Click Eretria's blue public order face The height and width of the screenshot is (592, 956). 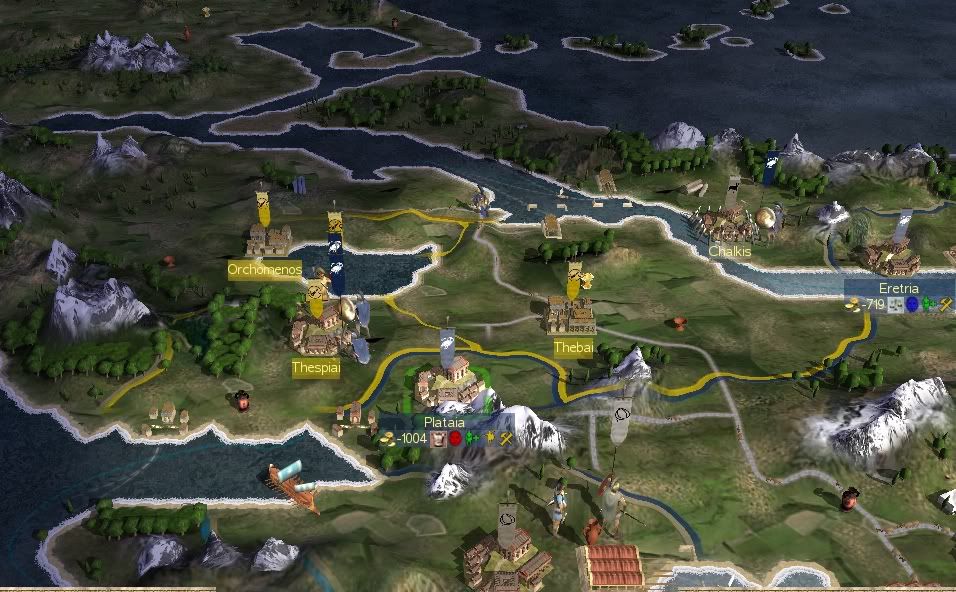click(x=911, y=304)
